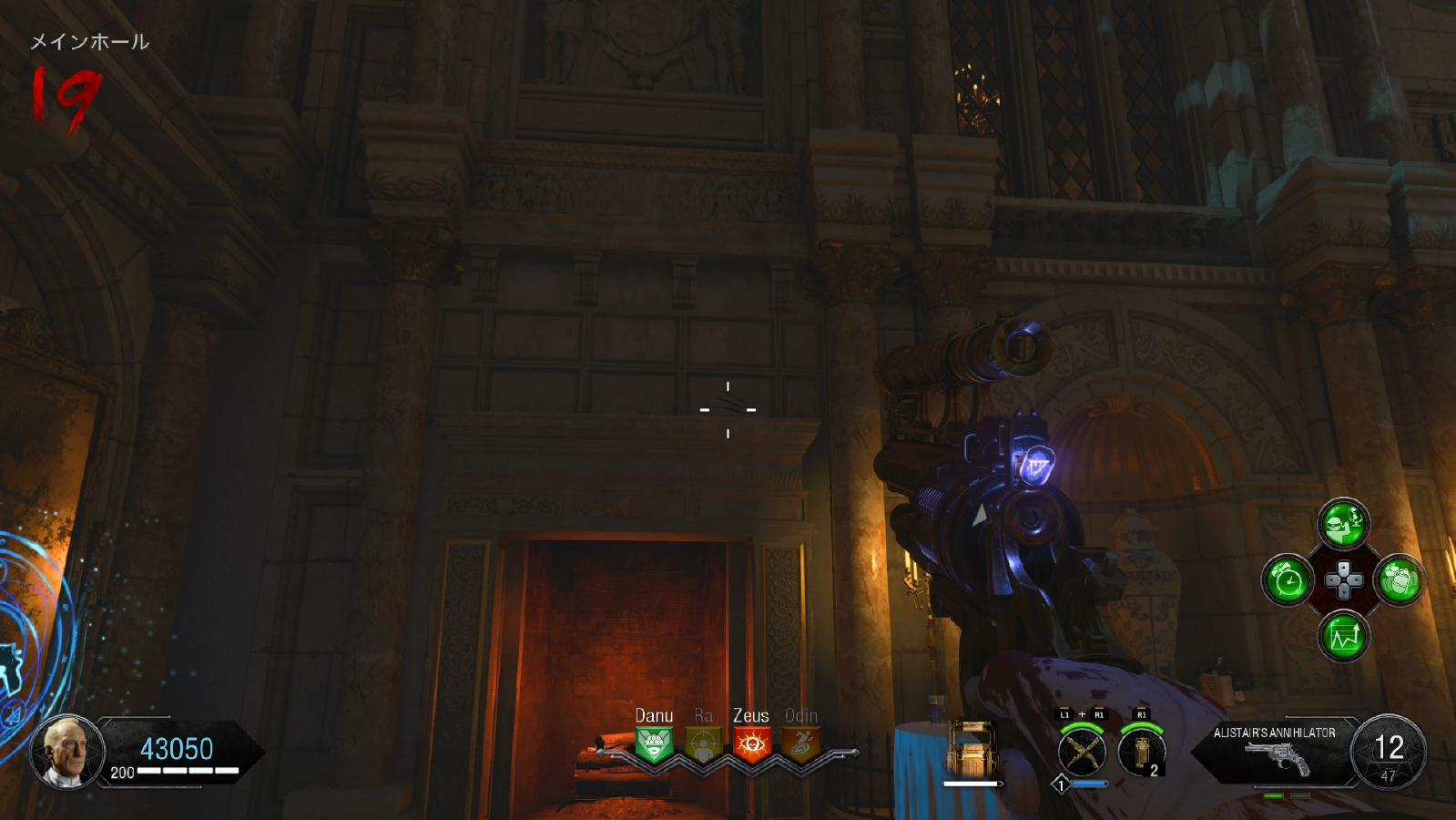Use the rising graph elixir
Image resolution: width=1456 pixels, height=820 pixels.
[x=1343, y=636]
